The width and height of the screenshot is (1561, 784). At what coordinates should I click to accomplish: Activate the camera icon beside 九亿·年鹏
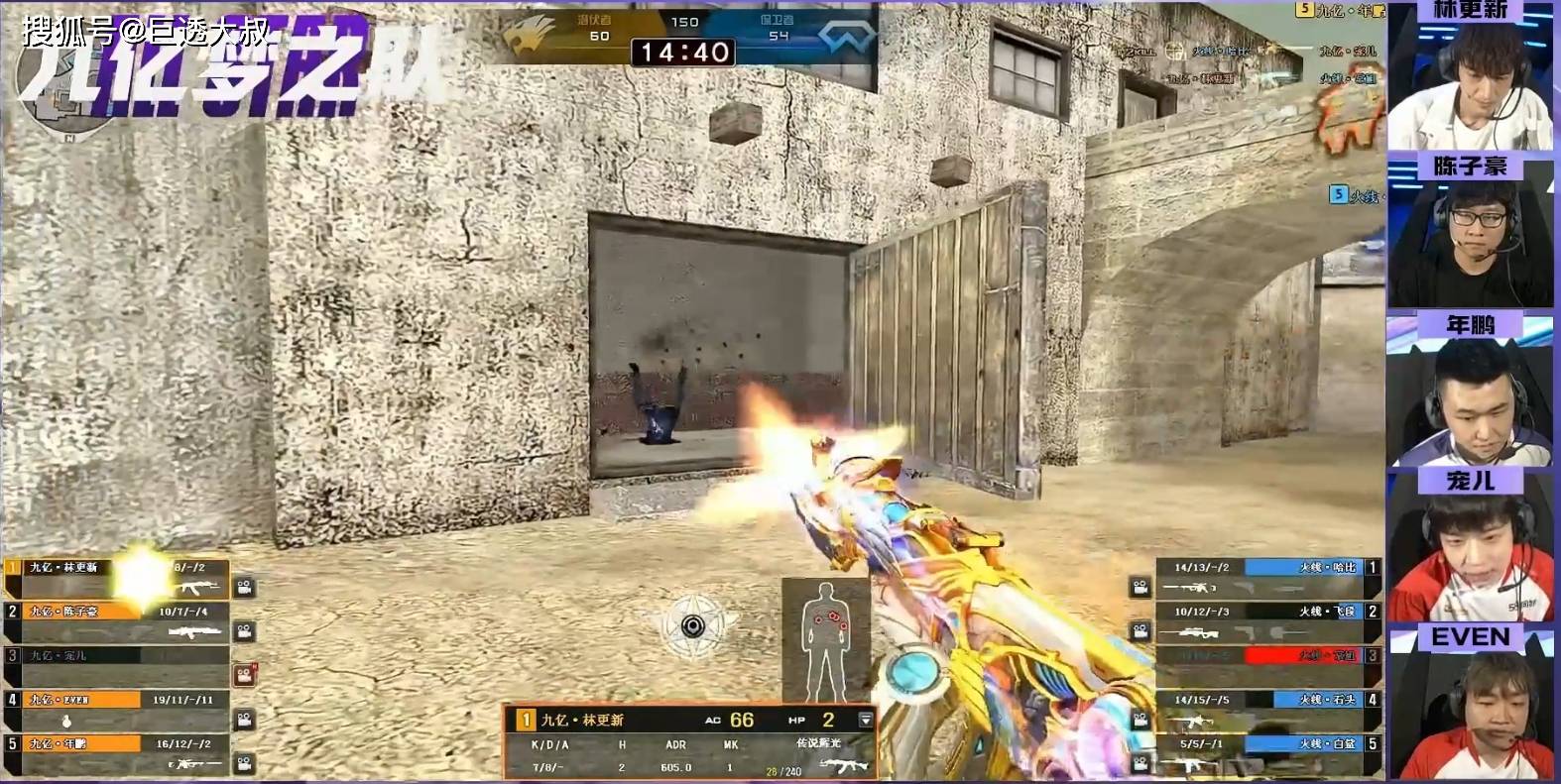[x=244, y=763]
